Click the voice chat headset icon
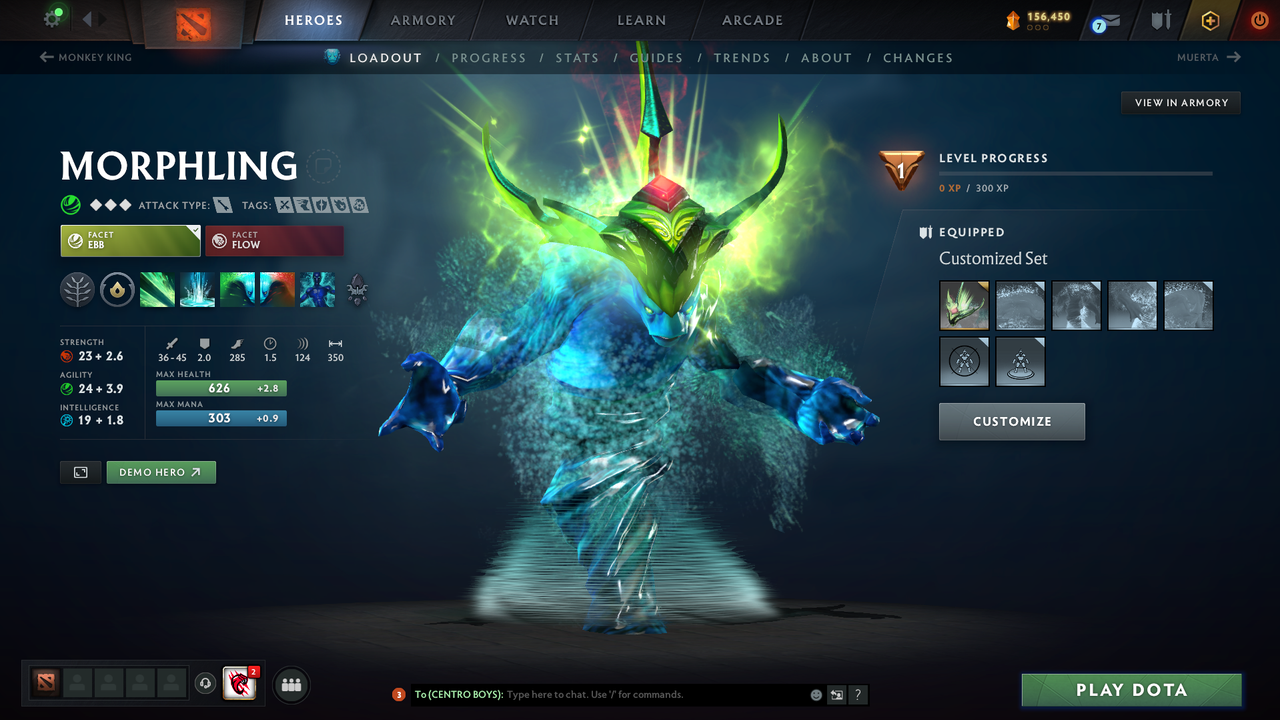 (207, 684)
